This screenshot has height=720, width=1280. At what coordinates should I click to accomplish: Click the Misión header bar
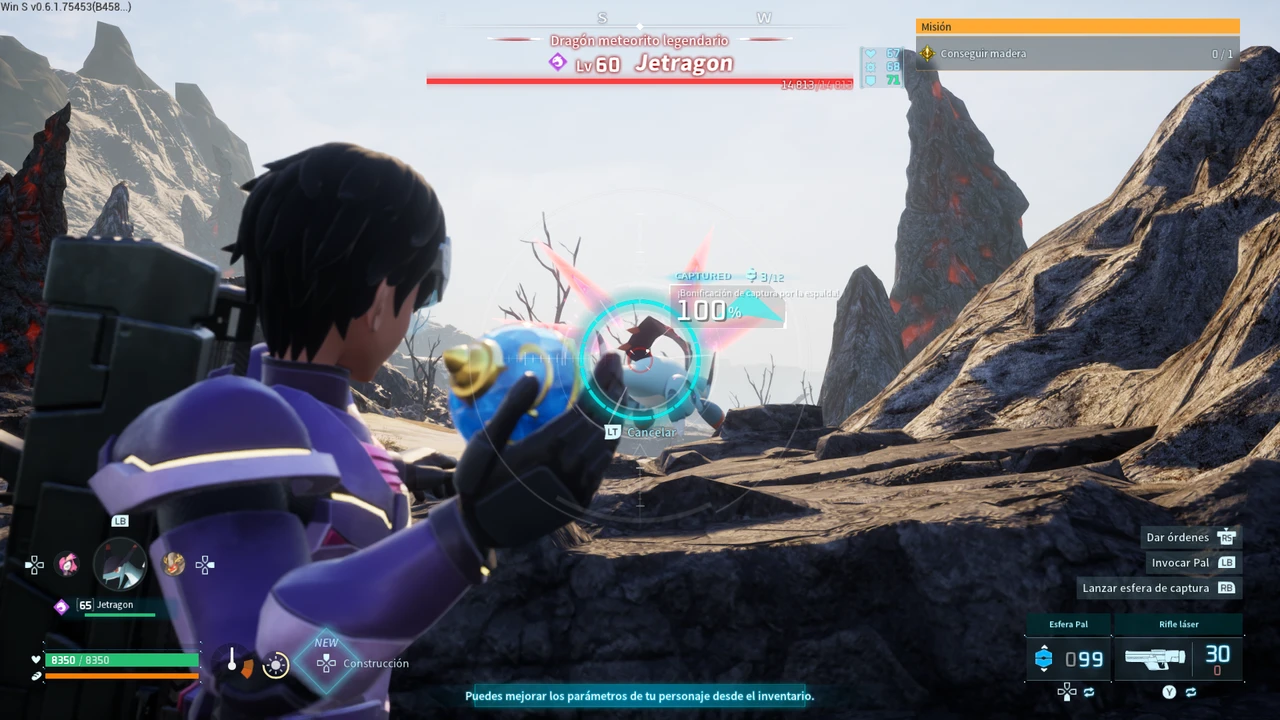point(1077,27)
